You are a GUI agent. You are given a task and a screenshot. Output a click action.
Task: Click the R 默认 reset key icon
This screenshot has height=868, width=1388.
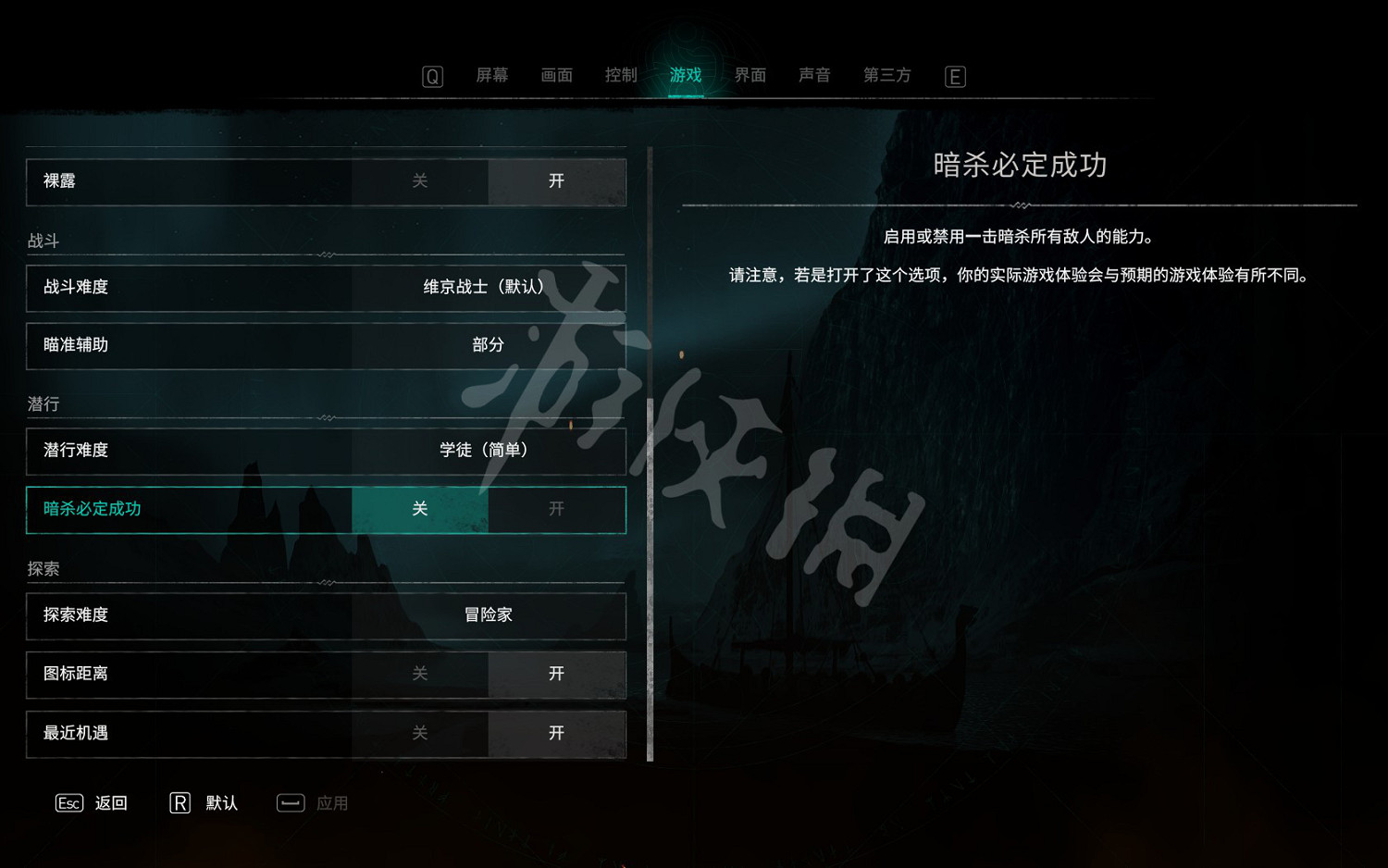coord(180,803)
